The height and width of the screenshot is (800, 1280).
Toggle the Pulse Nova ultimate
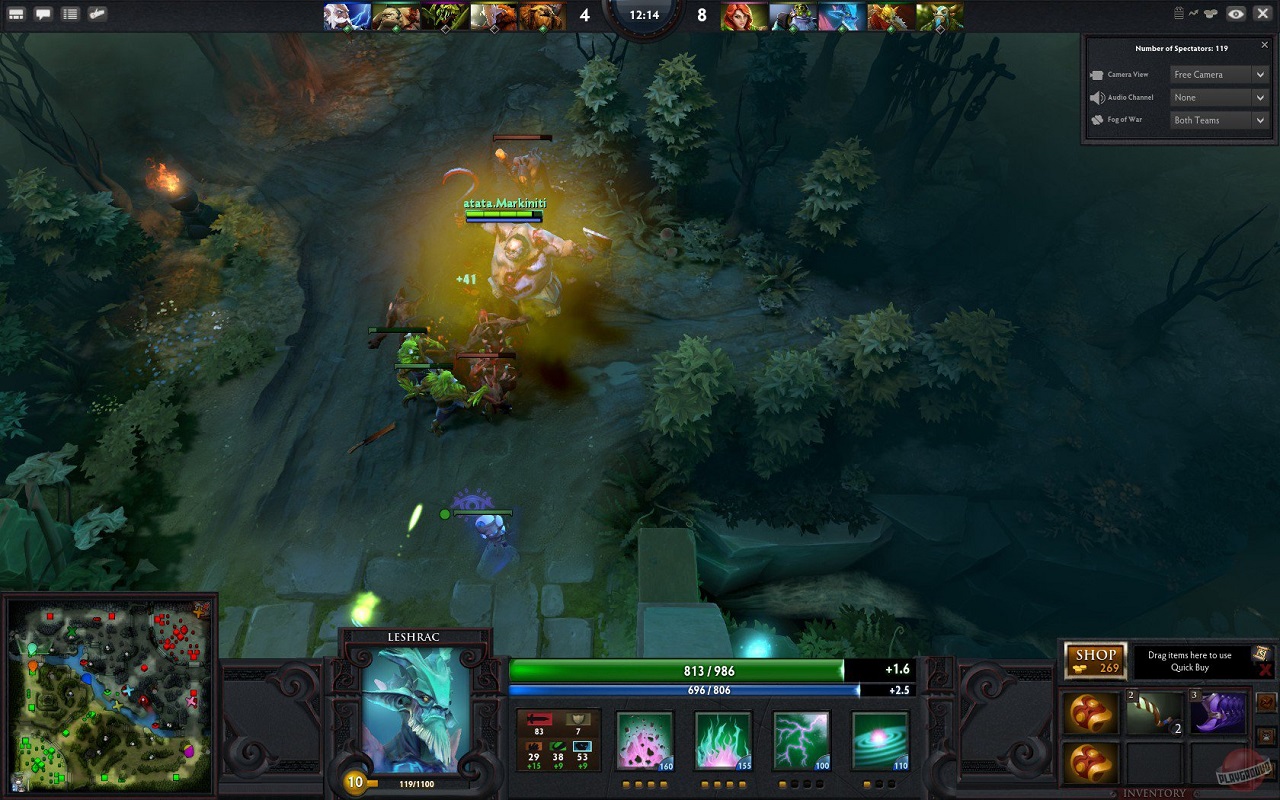pos(880,740)
